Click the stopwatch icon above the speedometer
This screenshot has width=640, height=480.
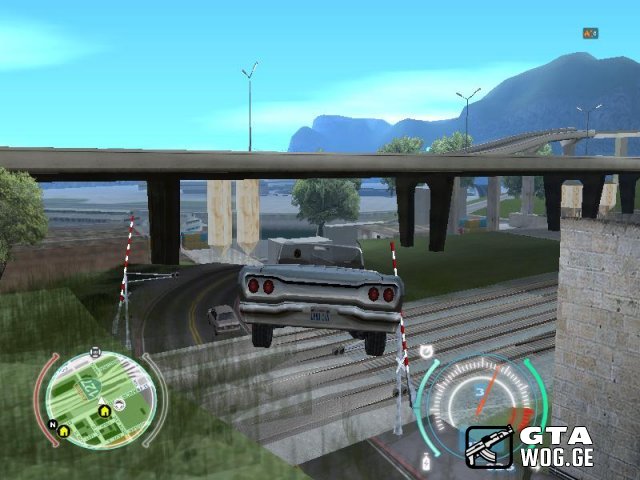point(427,352)
